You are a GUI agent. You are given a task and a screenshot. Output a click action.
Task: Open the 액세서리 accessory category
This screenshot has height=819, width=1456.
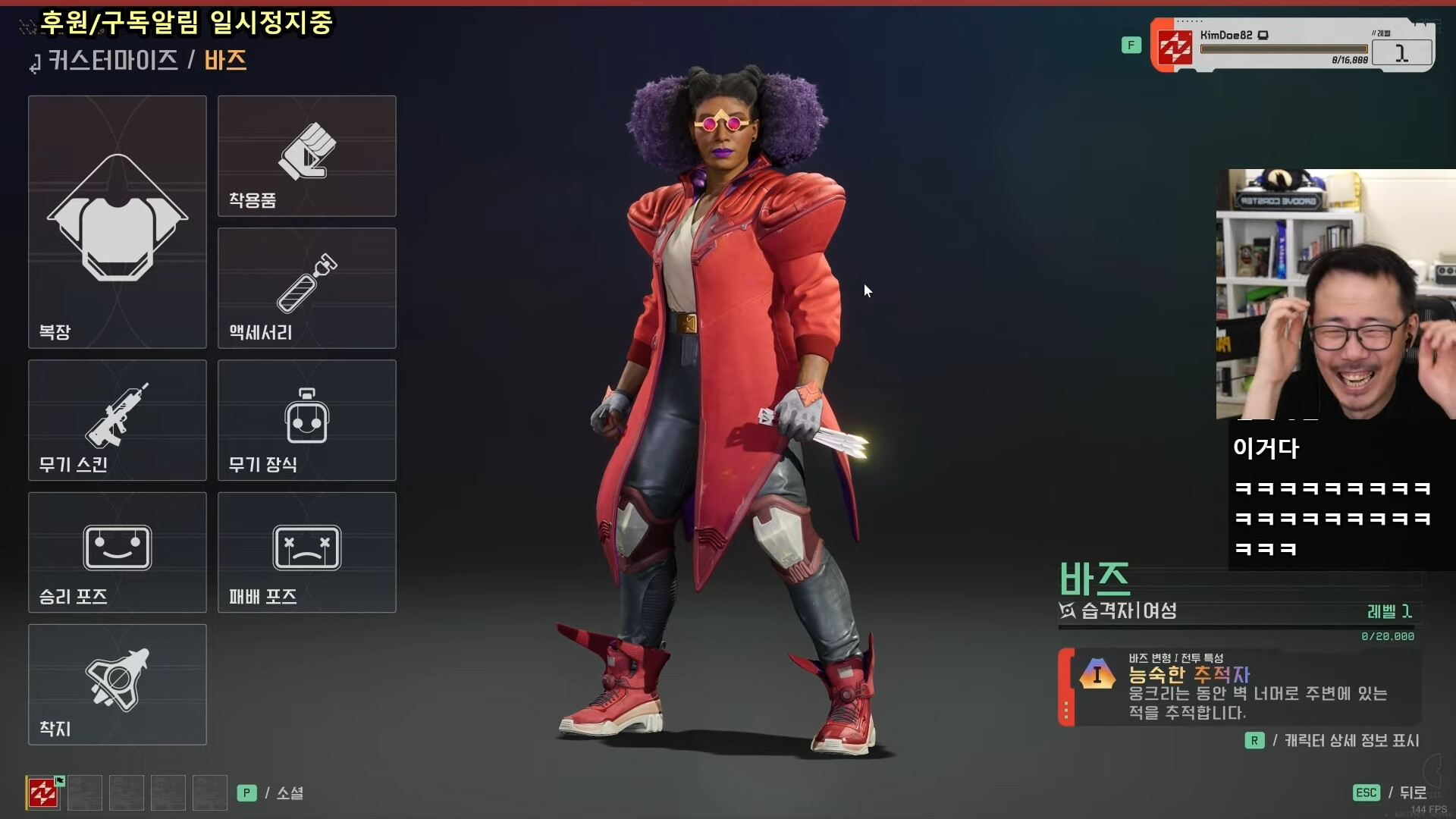pyautogui.click(x=306, y=288)
